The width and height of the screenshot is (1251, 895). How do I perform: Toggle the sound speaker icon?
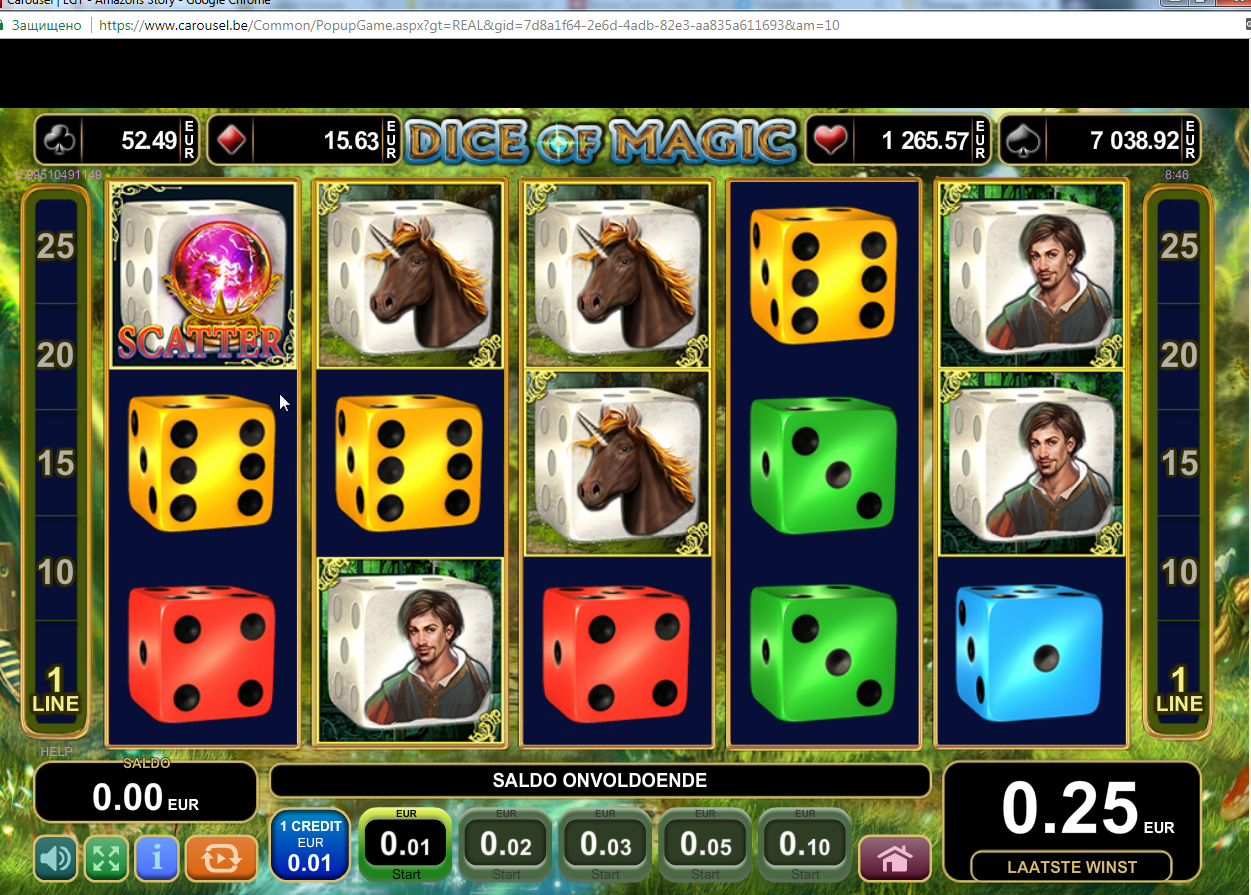click(x=56, y=858)
